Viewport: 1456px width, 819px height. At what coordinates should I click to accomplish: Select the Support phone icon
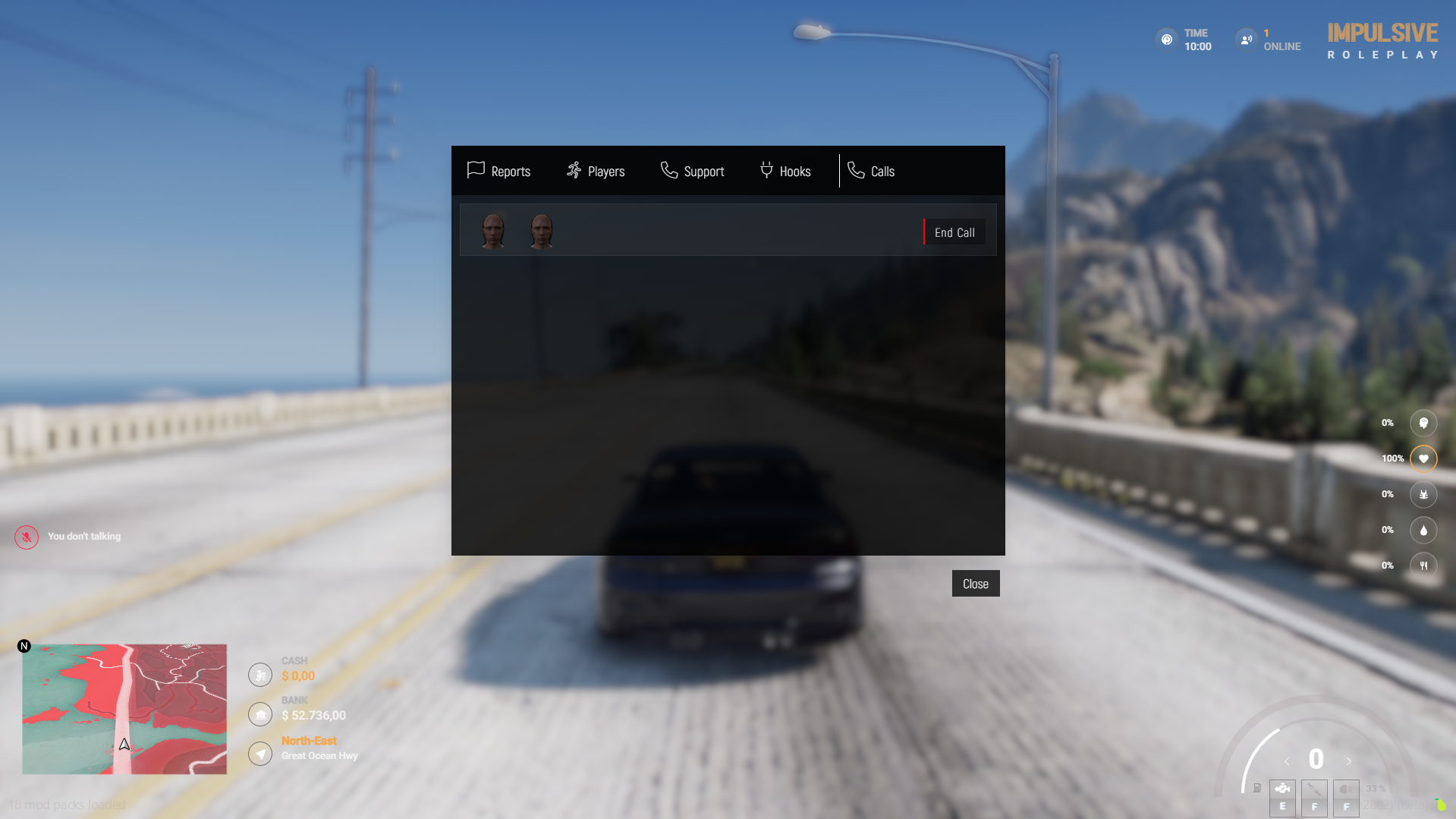(x=669, y=170)
